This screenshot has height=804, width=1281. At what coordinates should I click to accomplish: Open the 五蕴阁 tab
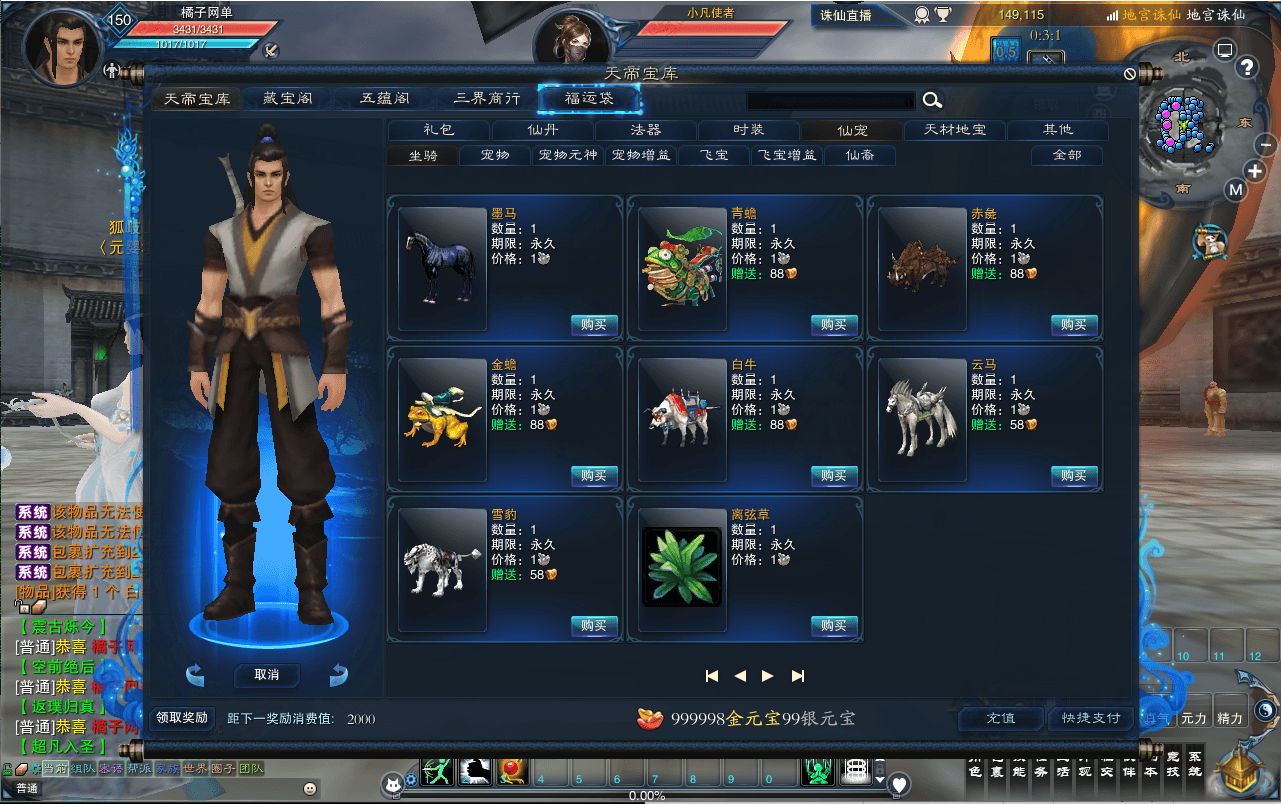point(385,99)
